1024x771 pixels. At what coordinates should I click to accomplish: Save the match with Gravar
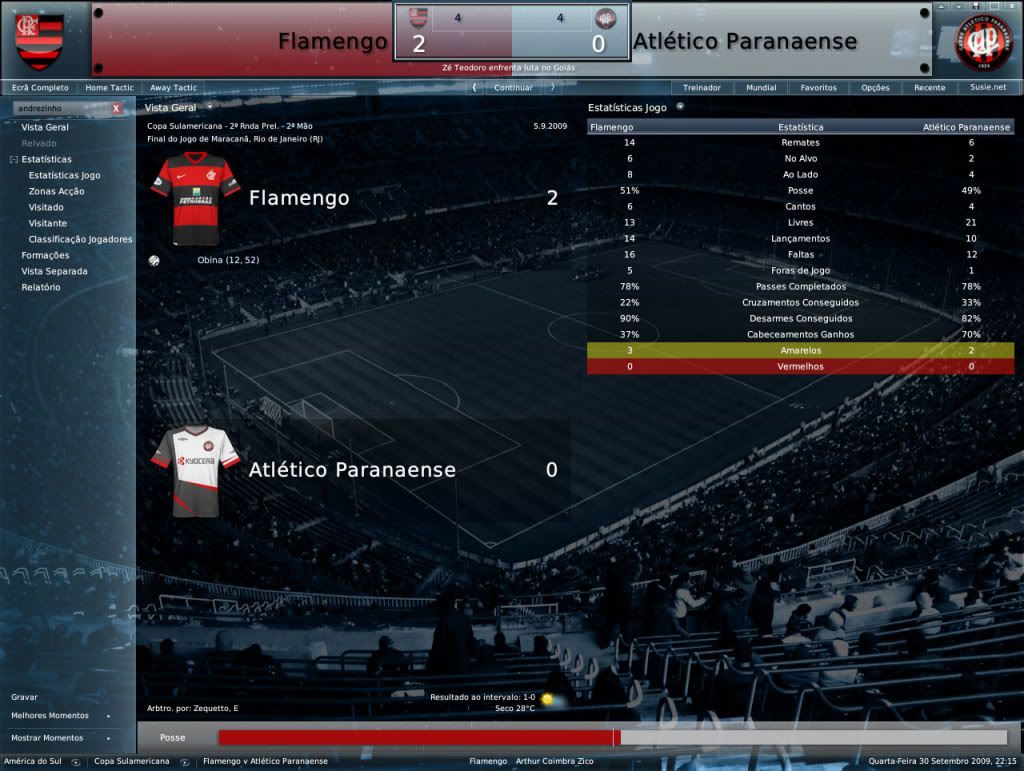[24, 696]
